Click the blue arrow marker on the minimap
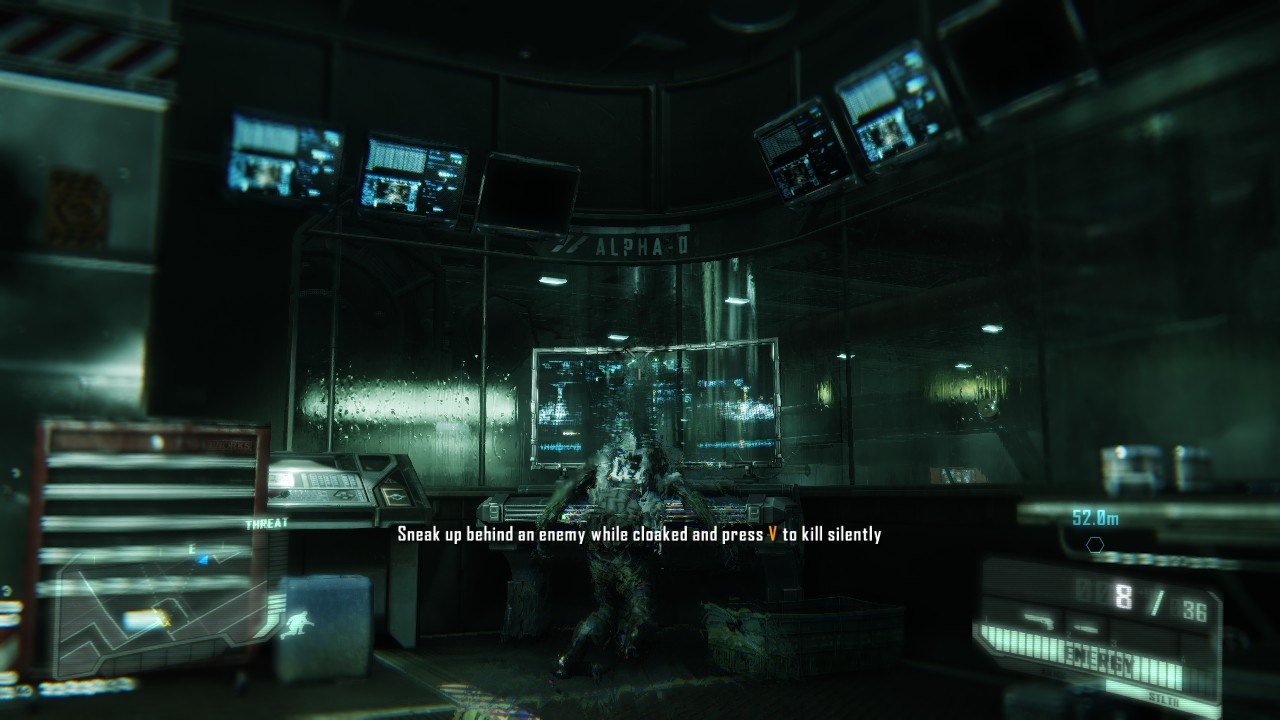 (202, 560)
